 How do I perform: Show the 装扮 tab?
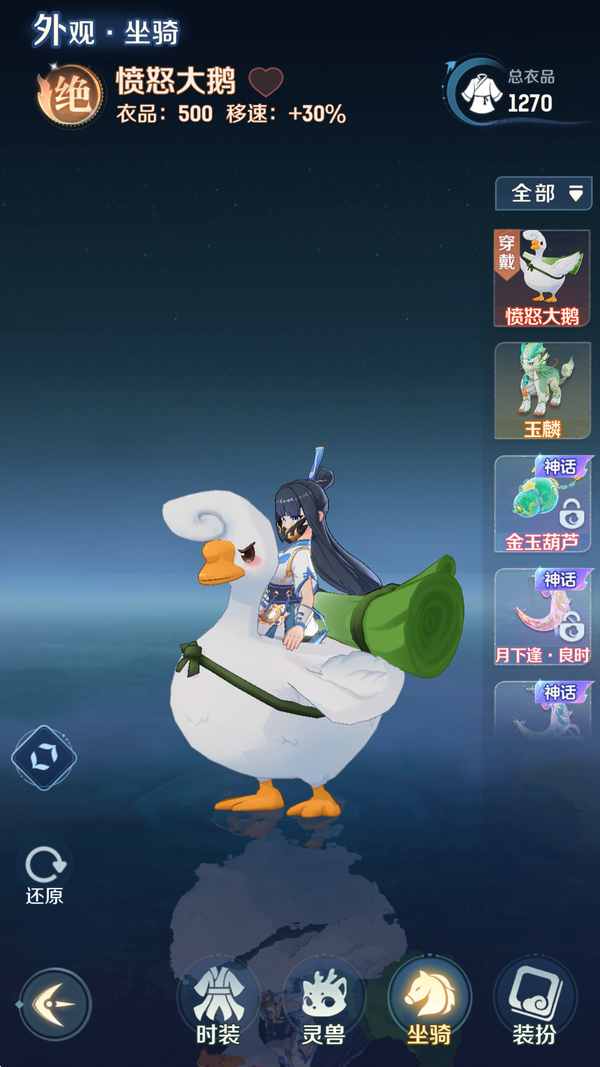coord(534,1003)
